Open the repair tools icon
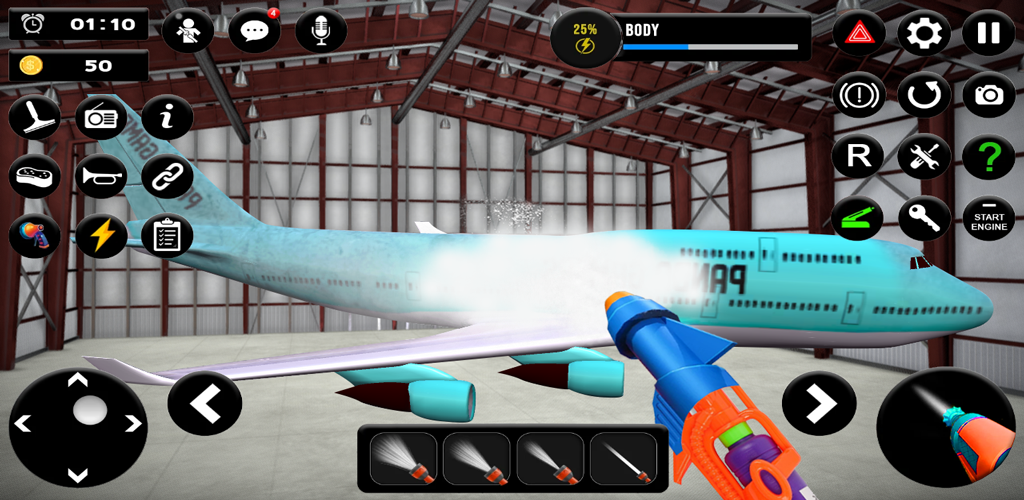Viewport: 1024px width, 500px height. pos(923,157)
